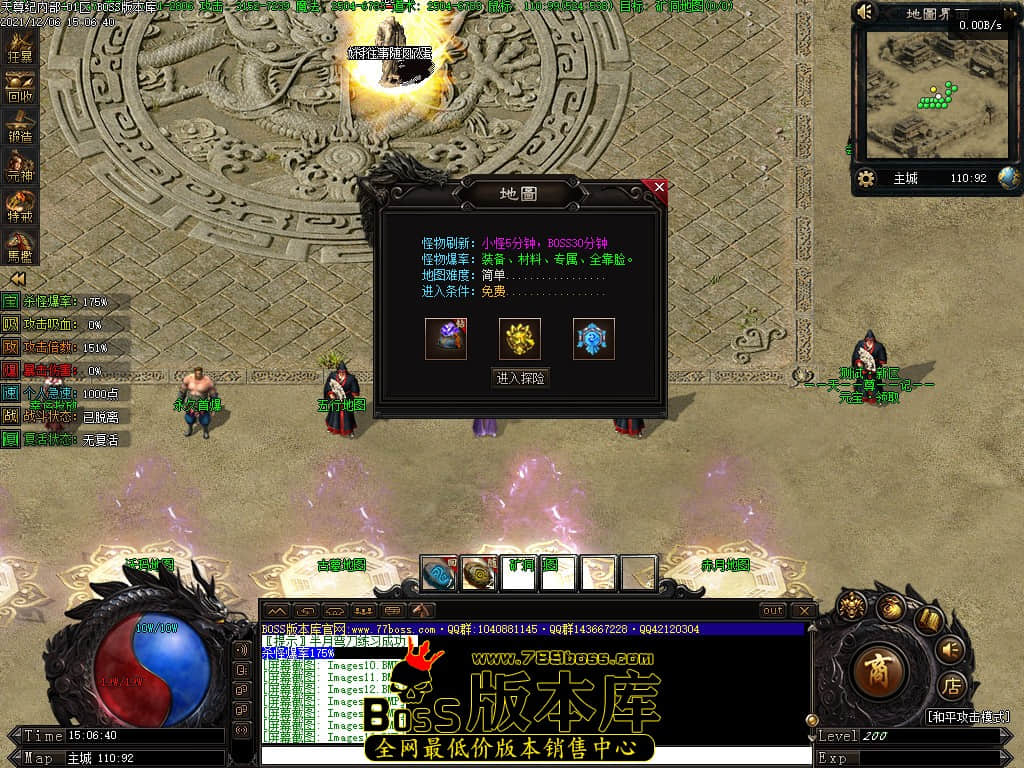
Task: Click the chat panel's out button
Action: [x=773, y=610]
